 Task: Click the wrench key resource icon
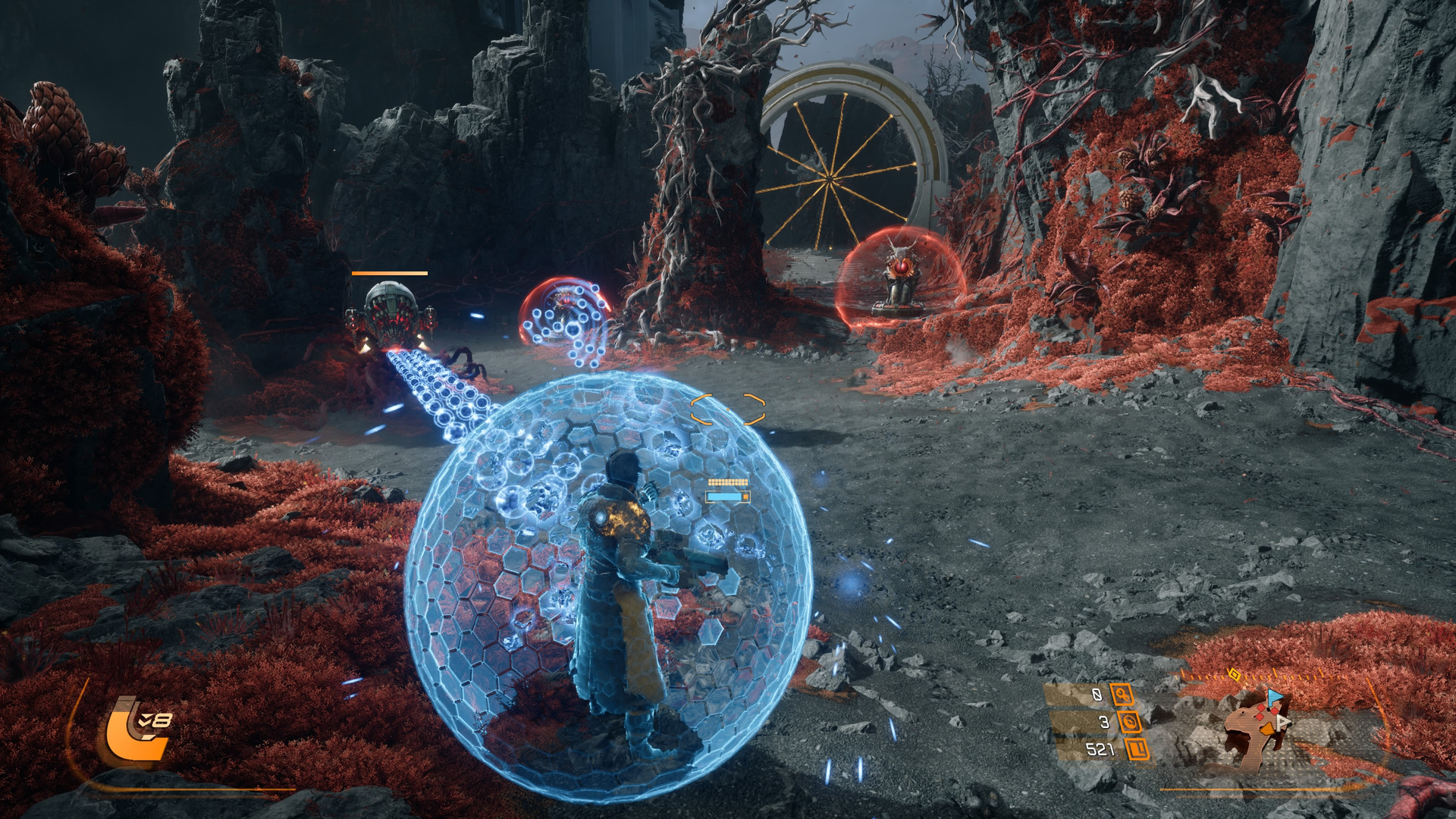click(1122, 695)
